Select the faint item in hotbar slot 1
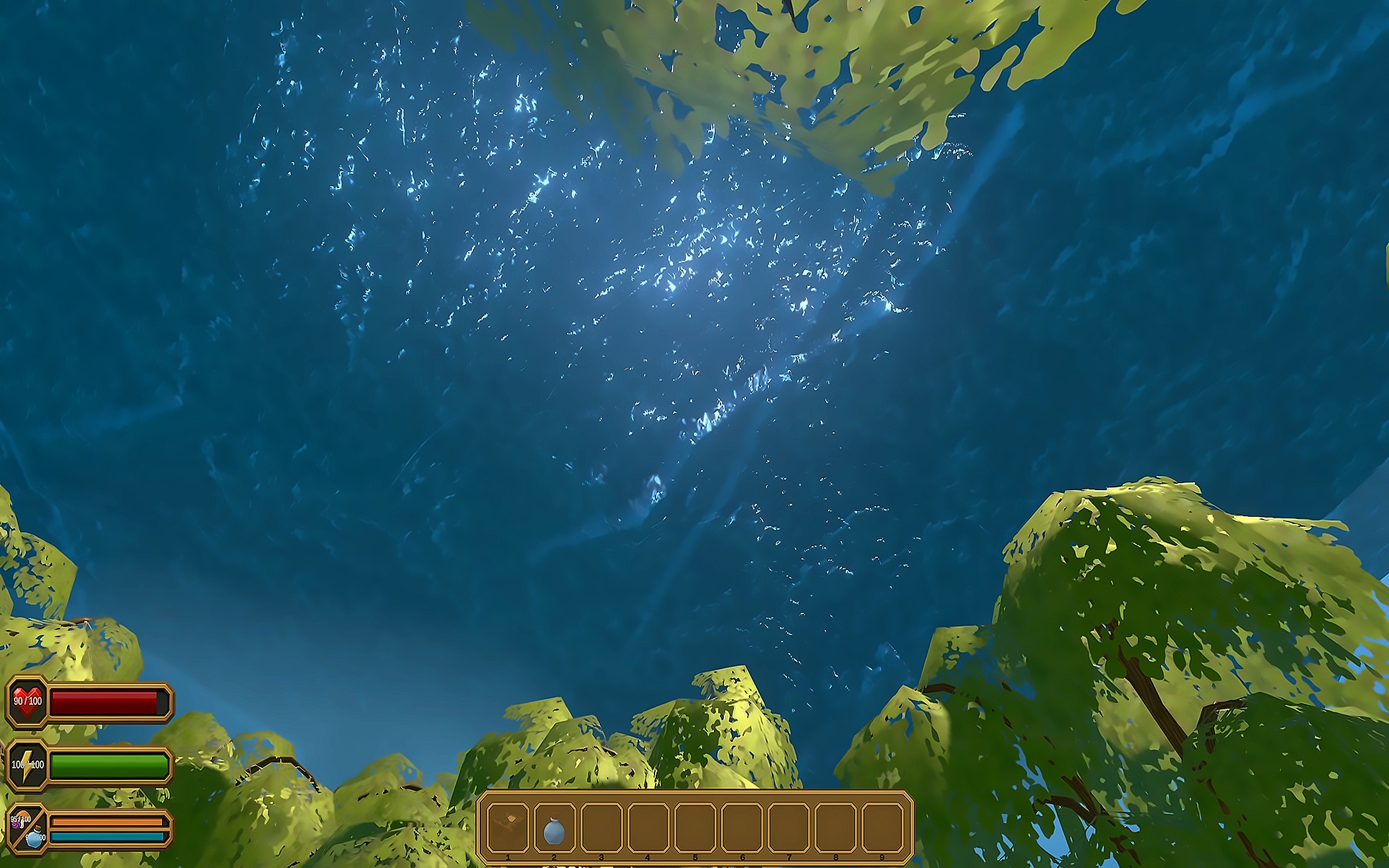The height and width of the screenshot is (868, 1389). [x=508, y=827]
